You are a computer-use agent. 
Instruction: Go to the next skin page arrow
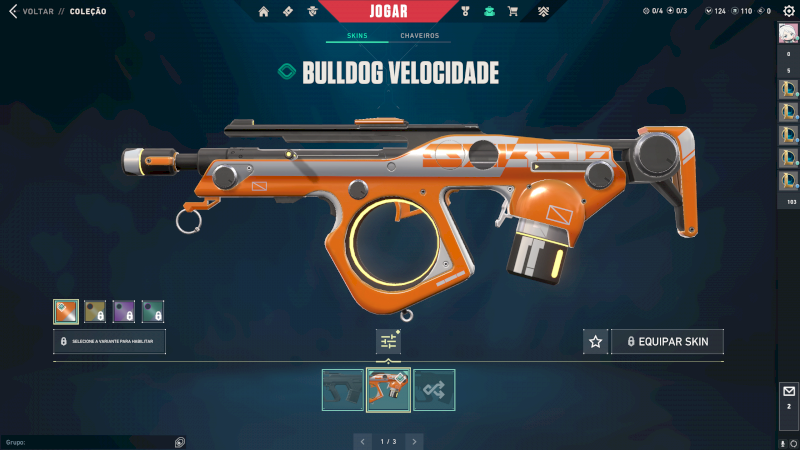coord(414,441)
